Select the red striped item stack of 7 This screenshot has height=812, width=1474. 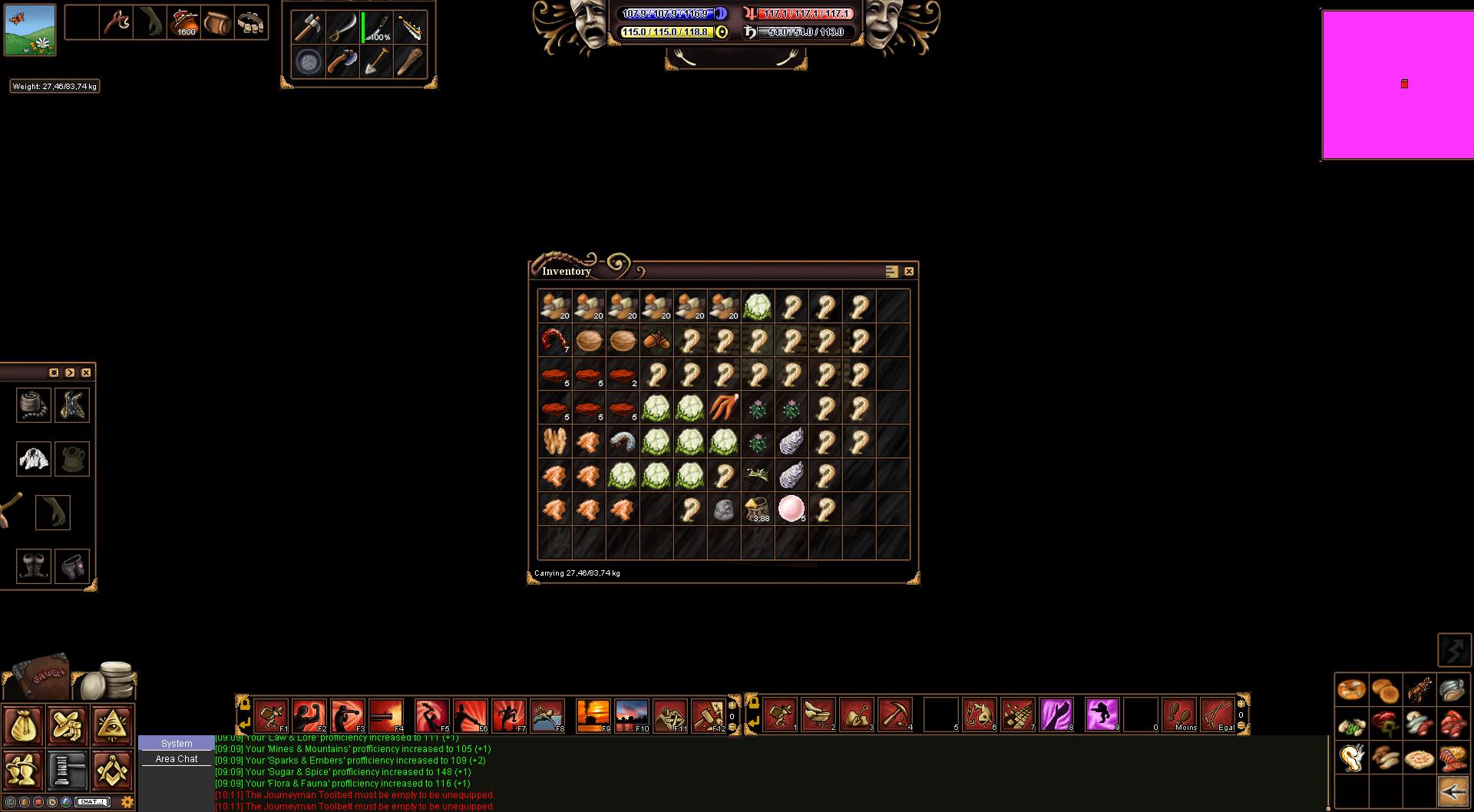554,340
